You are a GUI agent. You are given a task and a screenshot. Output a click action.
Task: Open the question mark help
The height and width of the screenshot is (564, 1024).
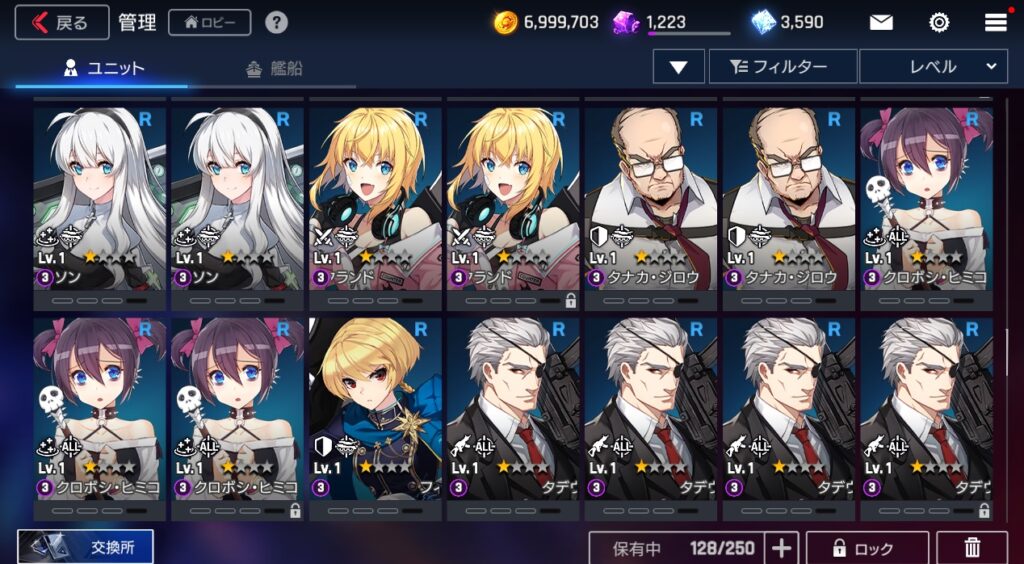coord(276,22)
